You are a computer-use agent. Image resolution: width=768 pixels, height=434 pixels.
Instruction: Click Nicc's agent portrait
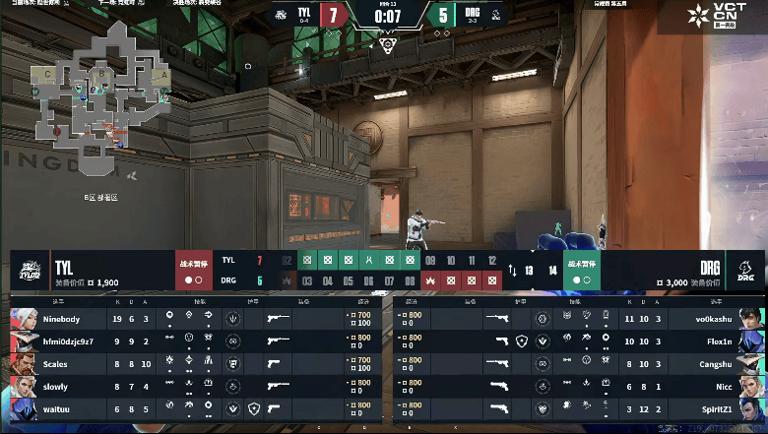point(747,385)
